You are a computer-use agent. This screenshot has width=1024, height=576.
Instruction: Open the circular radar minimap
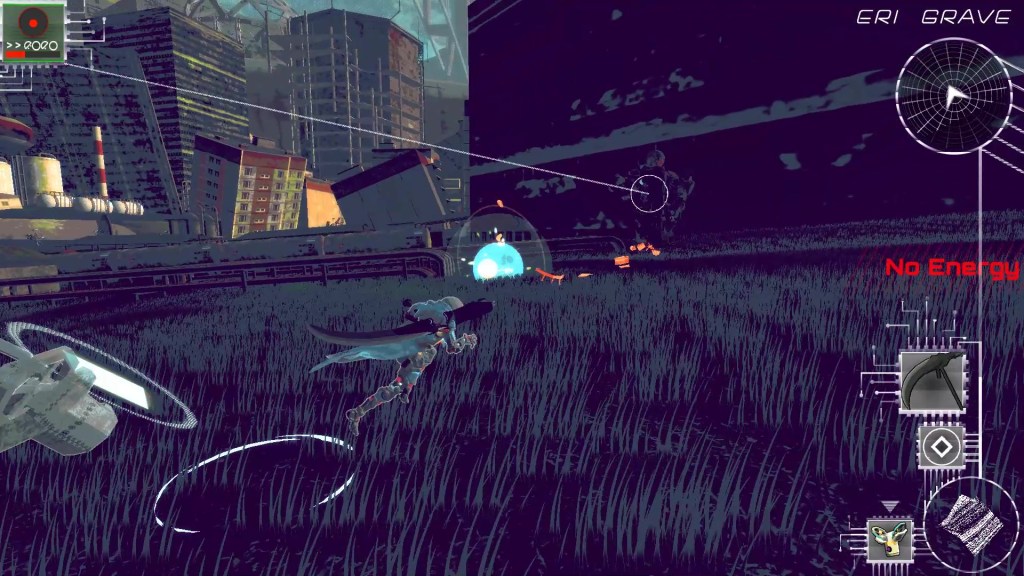point(953,96)
